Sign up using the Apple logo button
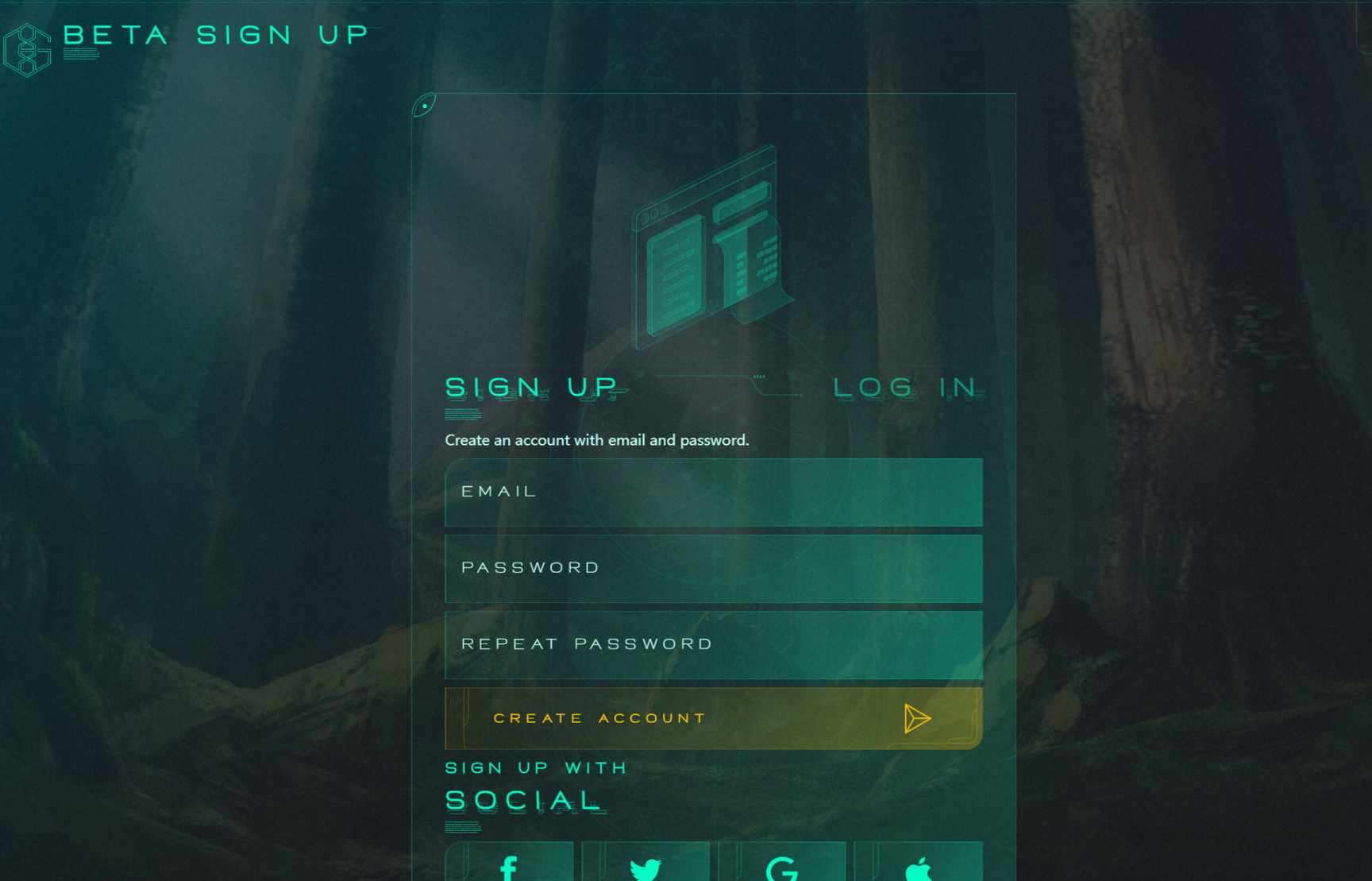Screen dimensions: 1372x881 (919, 865)
